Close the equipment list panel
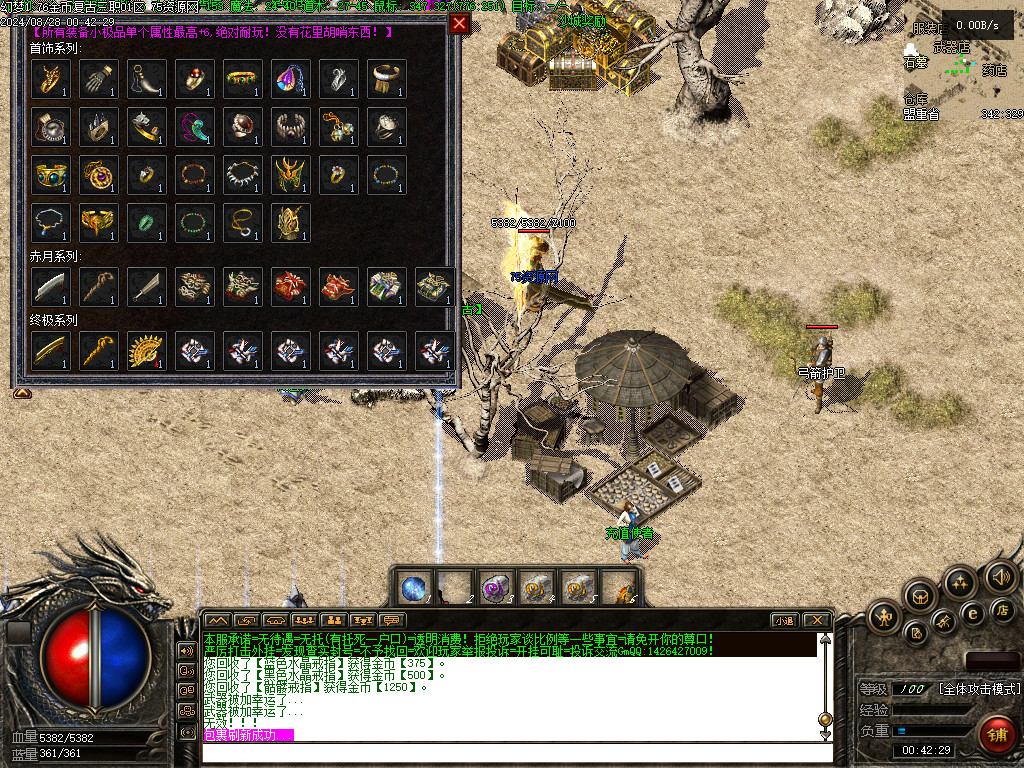 [459, 23]
